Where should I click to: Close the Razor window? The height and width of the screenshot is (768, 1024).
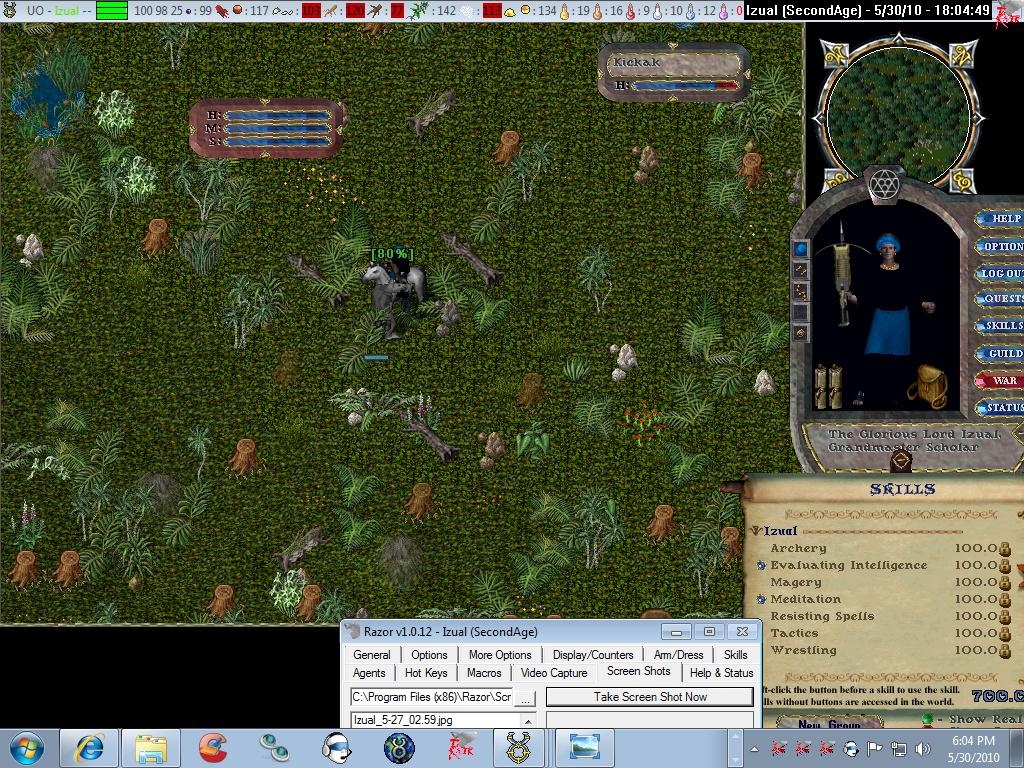(x=741, y=632)
